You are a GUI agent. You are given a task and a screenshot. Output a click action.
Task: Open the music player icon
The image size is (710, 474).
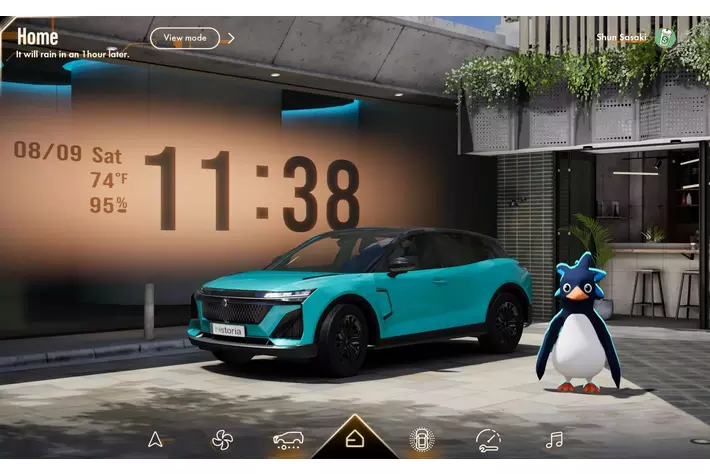554,439
